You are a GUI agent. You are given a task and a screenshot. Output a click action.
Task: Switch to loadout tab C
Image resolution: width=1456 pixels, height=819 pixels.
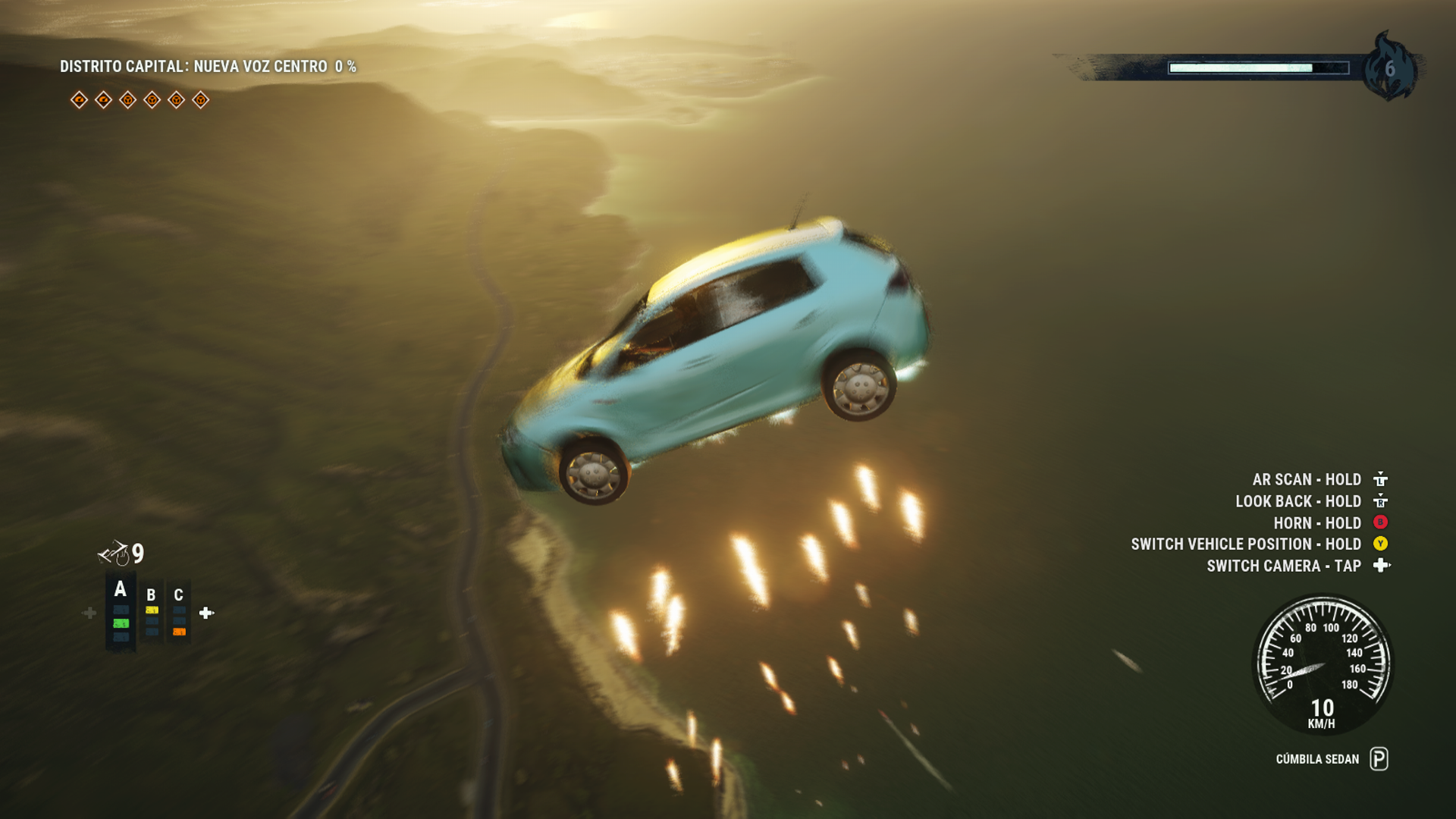pyautogui.click(x=179, y=593)
